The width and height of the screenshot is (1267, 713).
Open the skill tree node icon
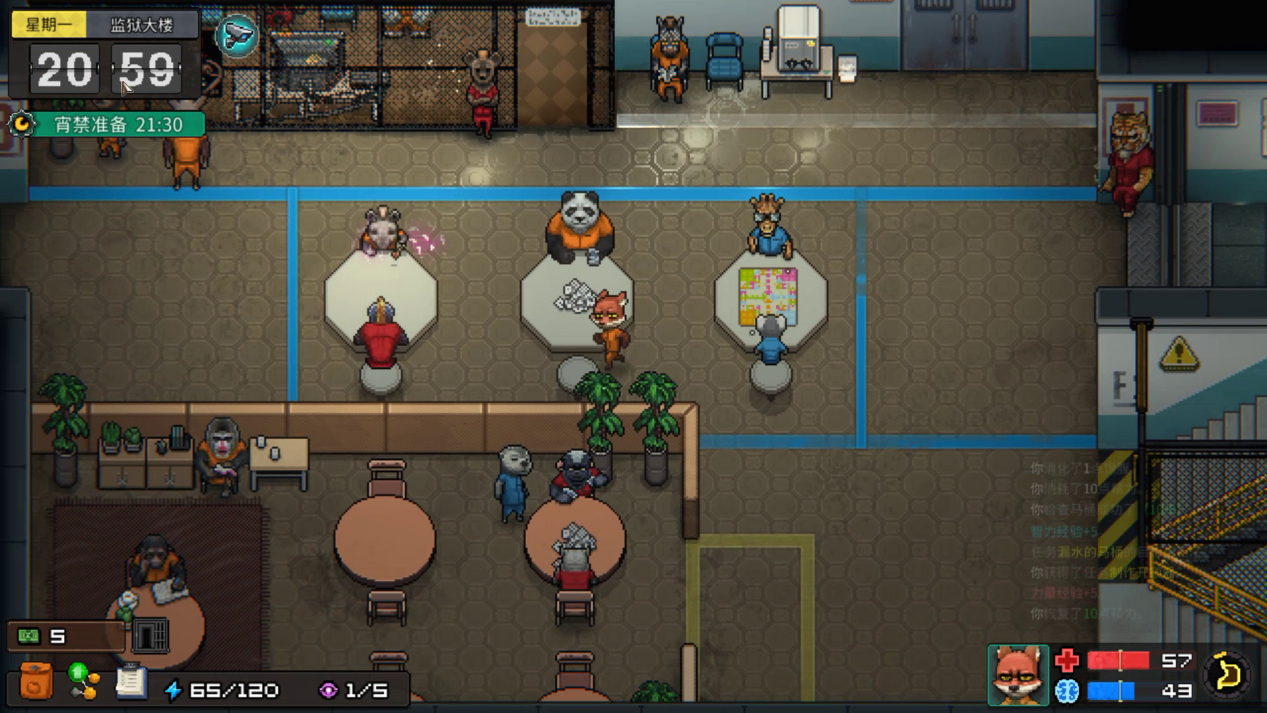(x=84, y=681)
